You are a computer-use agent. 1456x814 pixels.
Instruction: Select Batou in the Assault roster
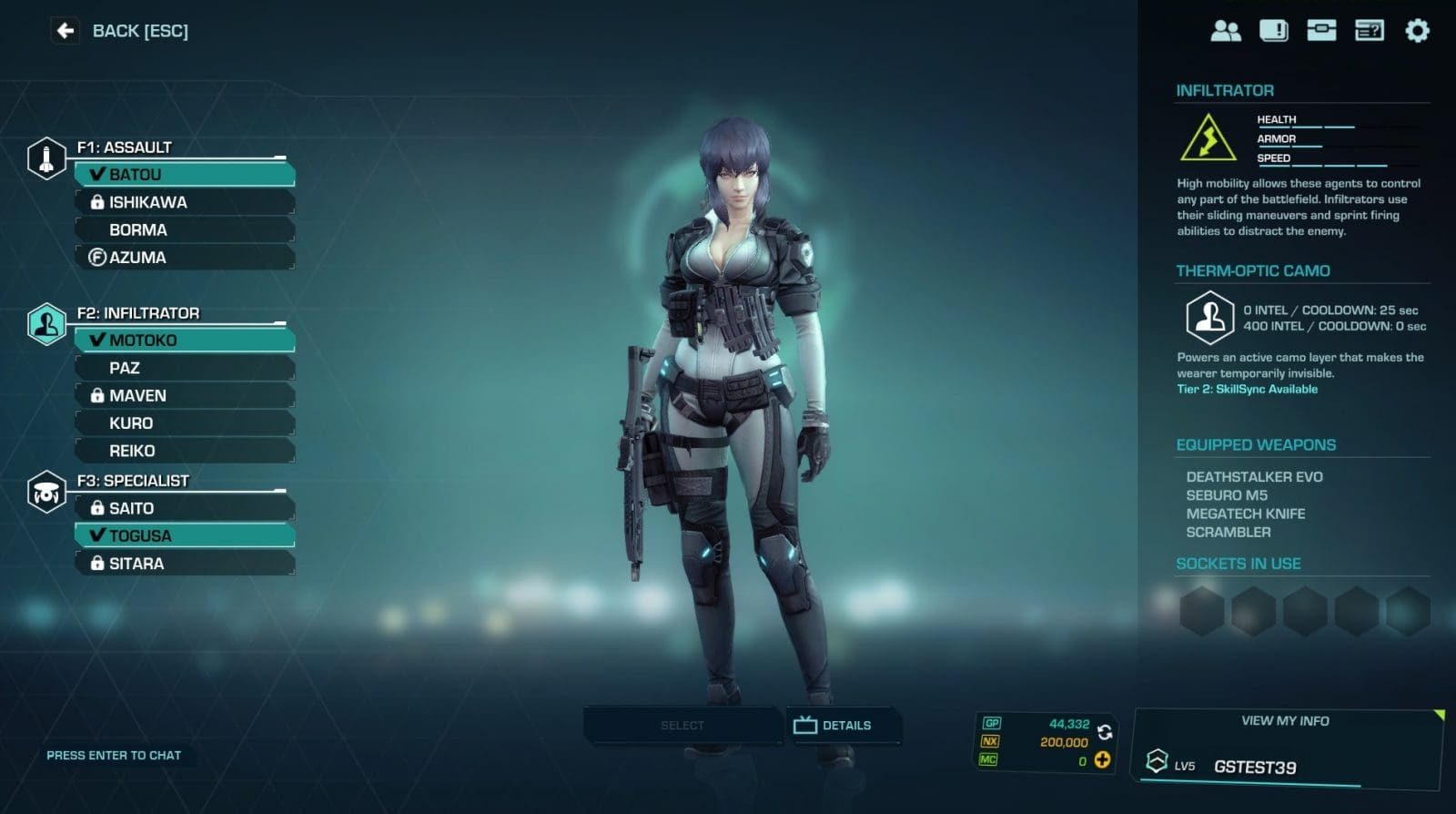click(185, 174)
